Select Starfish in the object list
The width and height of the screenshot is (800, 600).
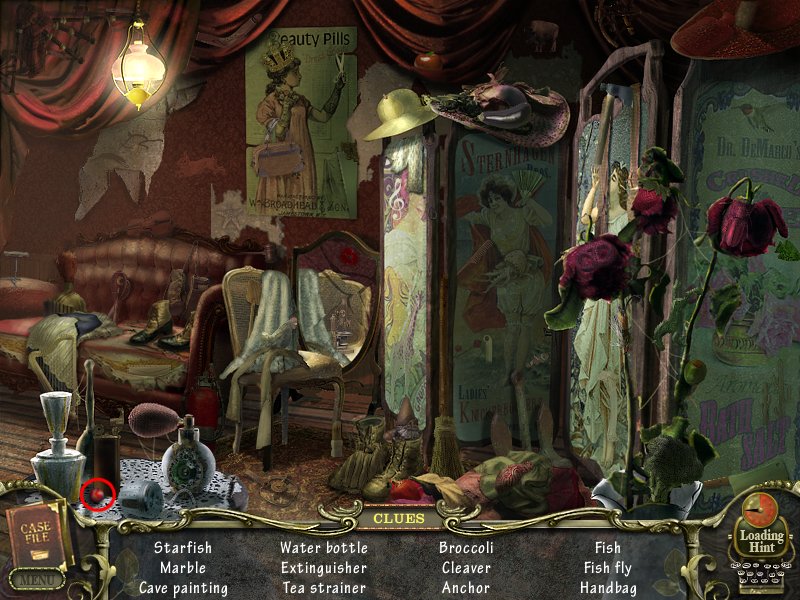pyautogui.click(x=184, y=548)
